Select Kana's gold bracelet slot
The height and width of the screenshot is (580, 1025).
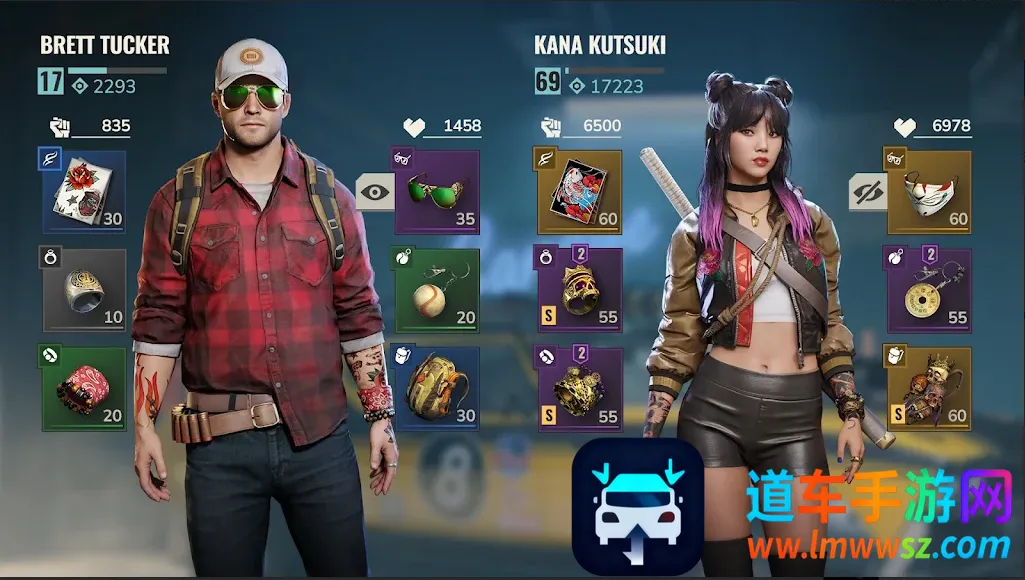click(580, 388)
